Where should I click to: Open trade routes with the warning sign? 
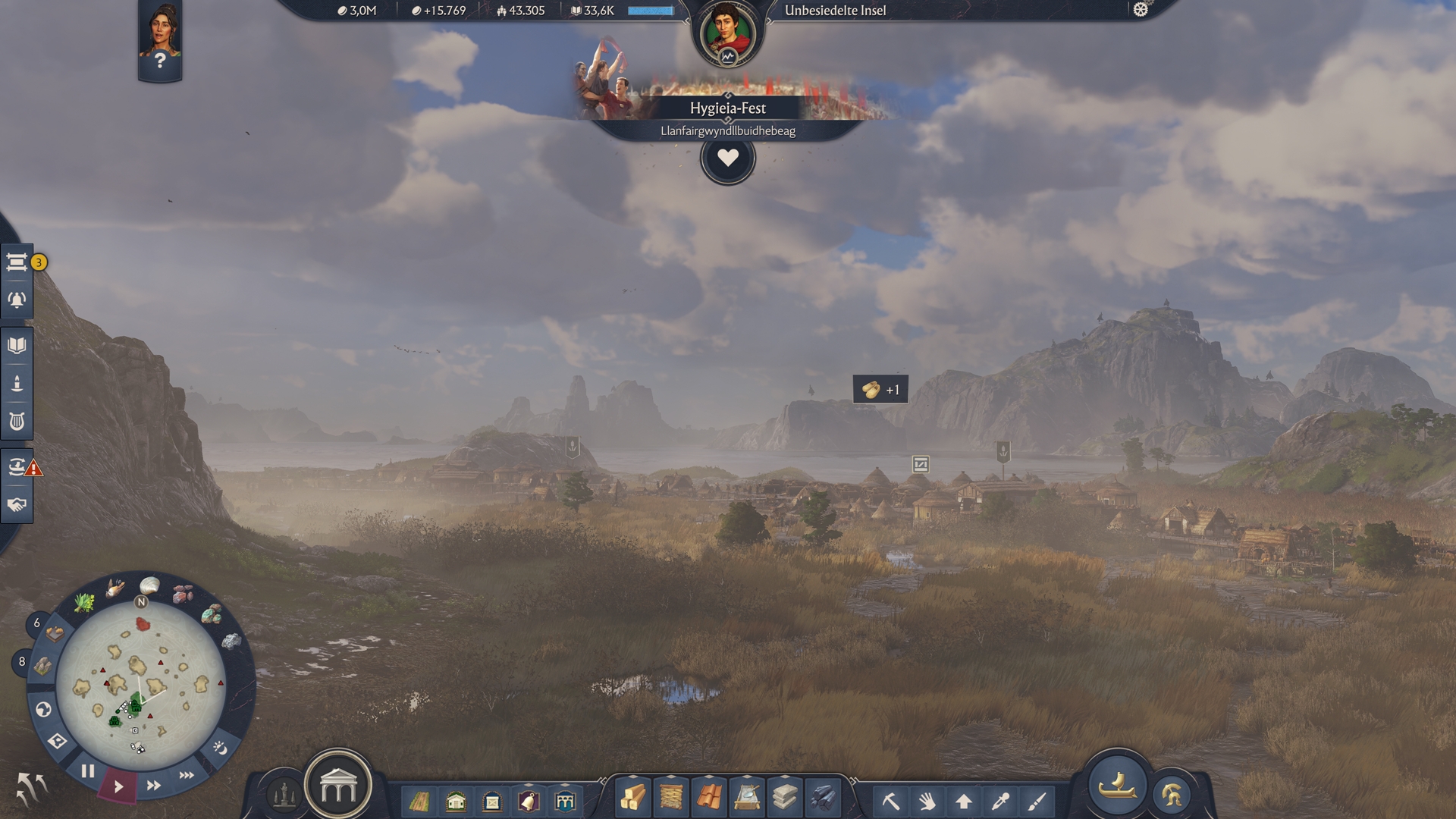point(17,466)
